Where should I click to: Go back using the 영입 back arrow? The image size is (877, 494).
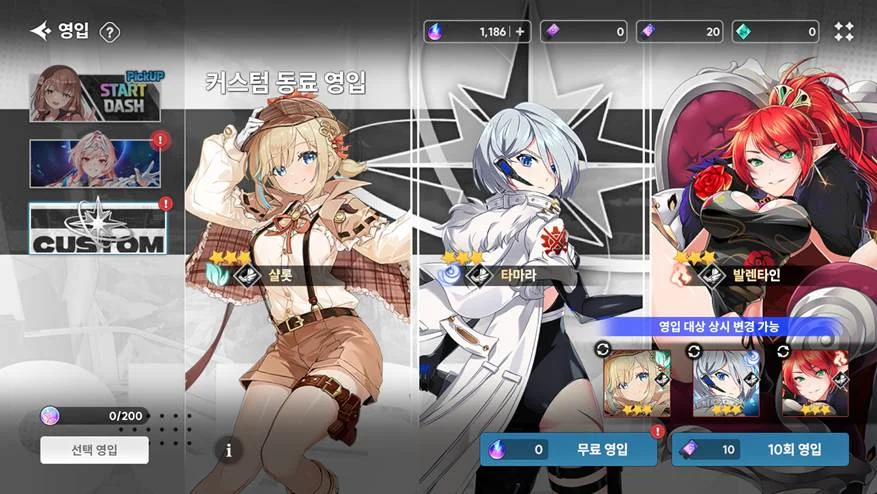tap(41, 31)
